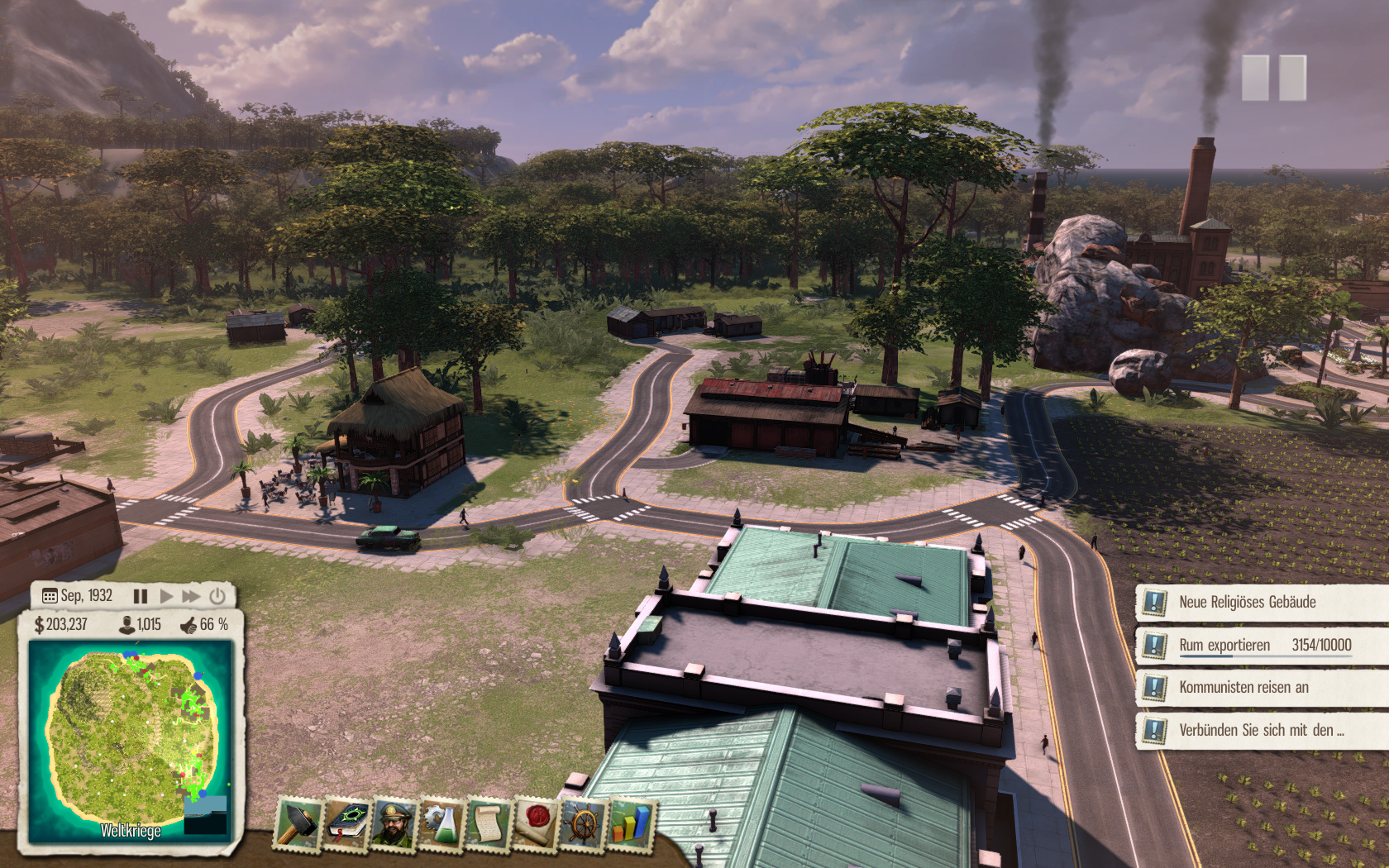This screenshot has width=1389, height=868.
Task: Set game speed to fast forward
Action: click(191, 596)
